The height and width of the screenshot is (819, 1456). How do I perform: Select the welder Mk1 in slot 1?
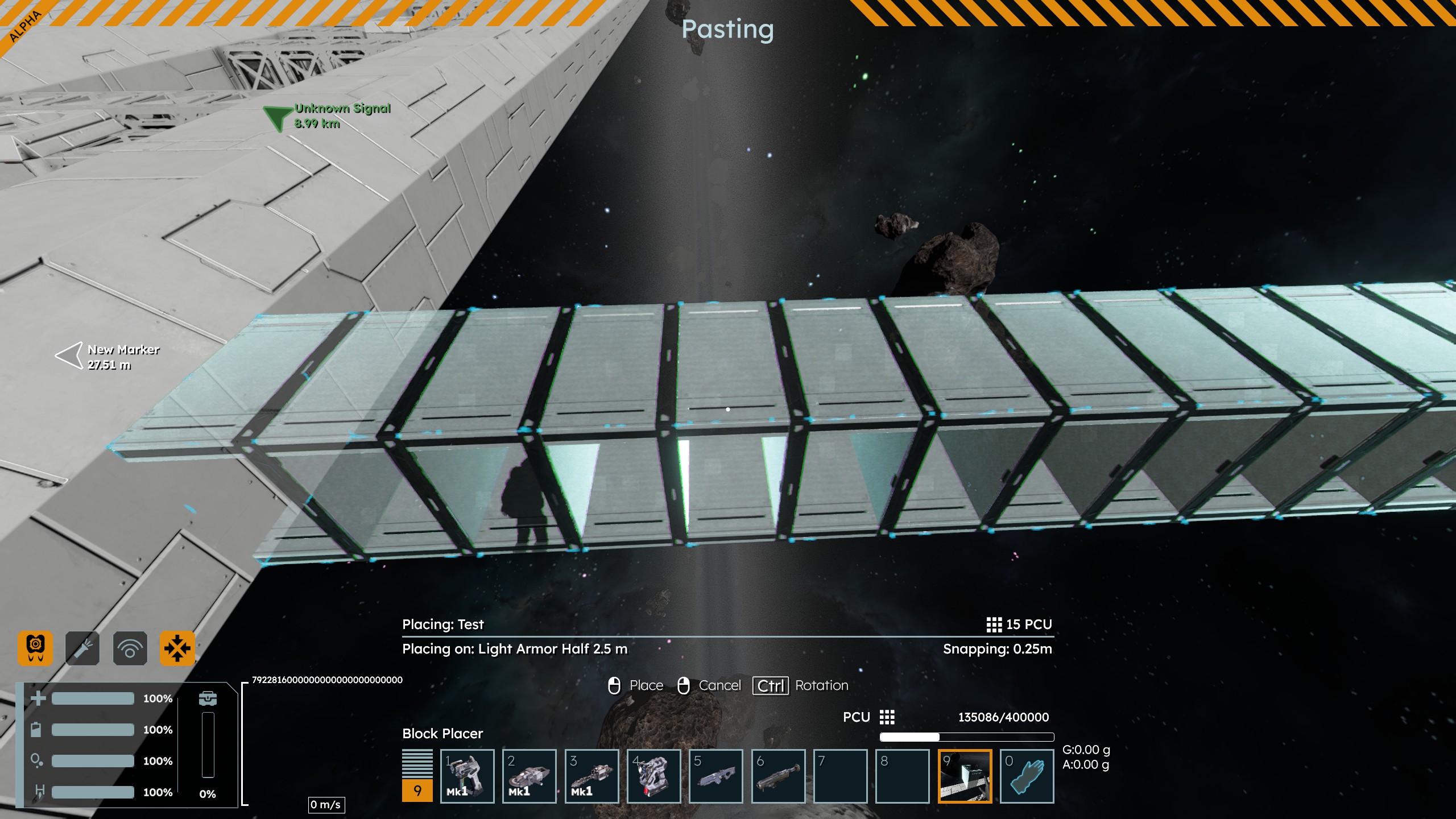pyautogui.click(x=467, y=776)
